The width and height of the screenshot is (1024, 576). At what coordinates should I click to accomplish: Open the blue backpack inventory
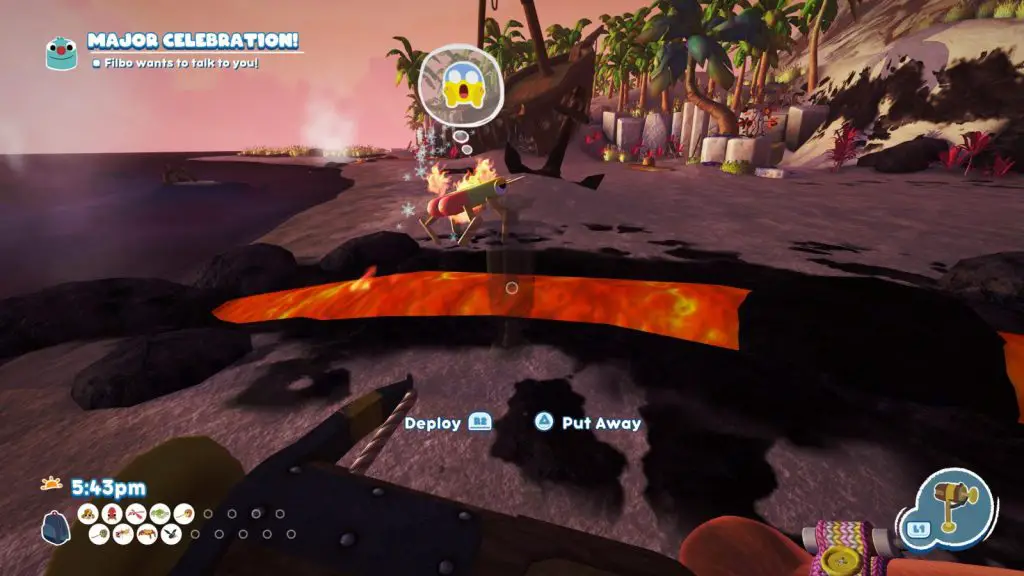(56, 526)
